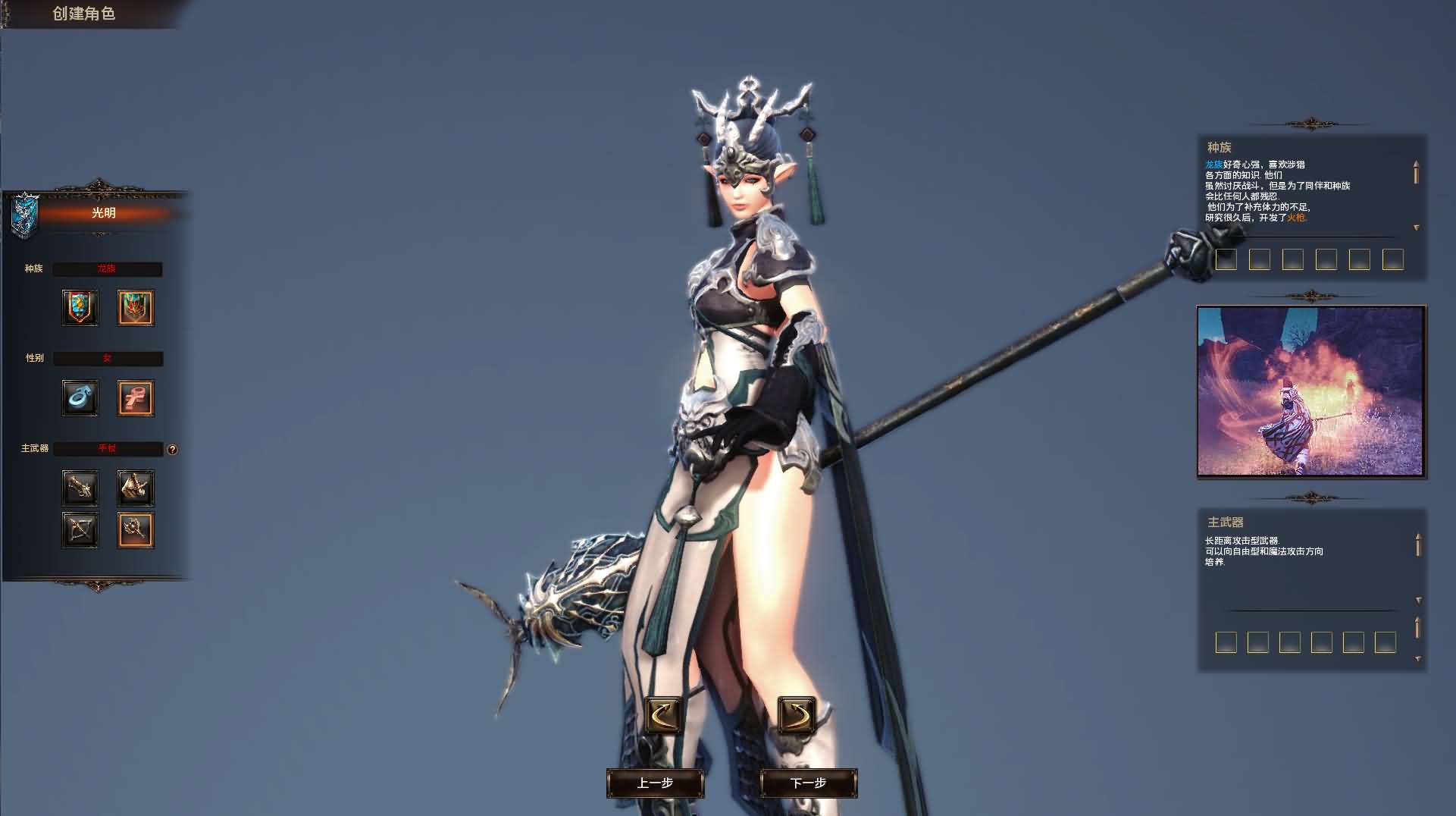This screenshot has height=816, width=1456.
Task: Select the staff (手杖) weapon icon
Action: (x=135, y=529)
